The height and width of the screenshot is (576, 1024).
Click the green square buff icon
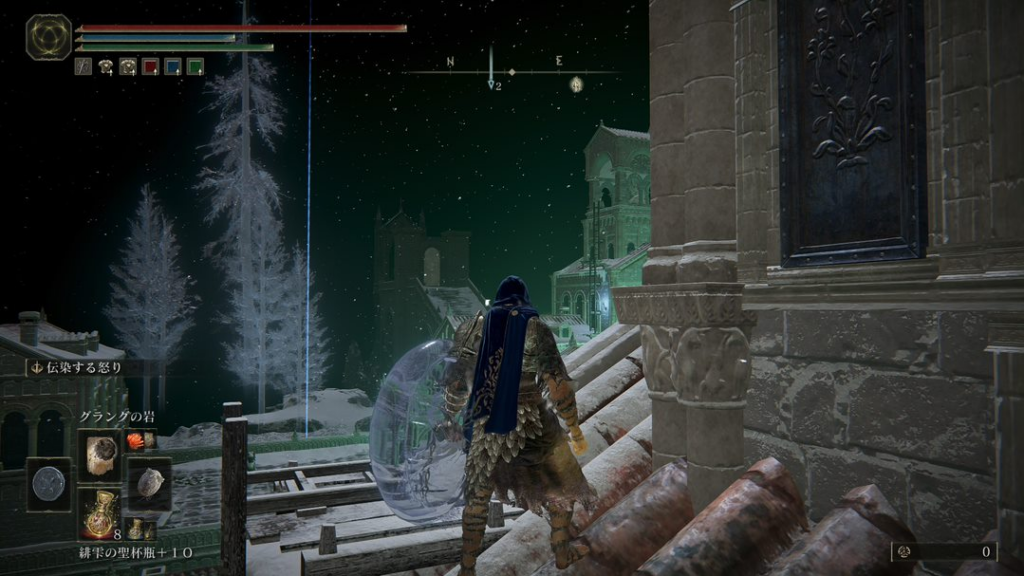click(x=195, y=67)
